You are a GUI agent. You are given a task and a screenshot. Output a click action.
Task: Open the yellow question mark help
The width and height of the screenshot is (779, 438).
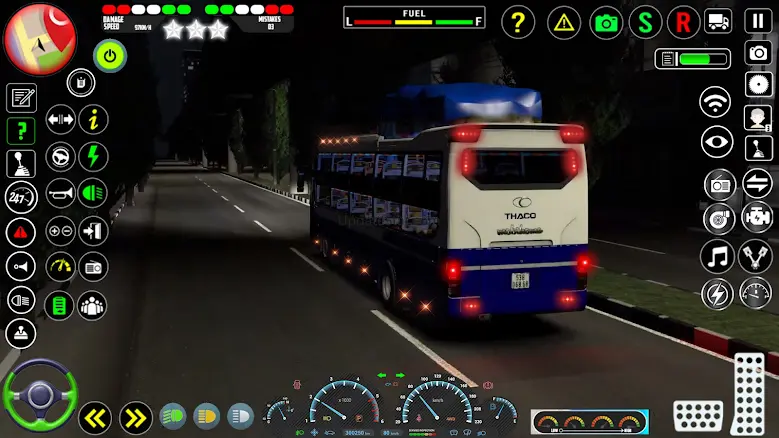tap(518, 21)
